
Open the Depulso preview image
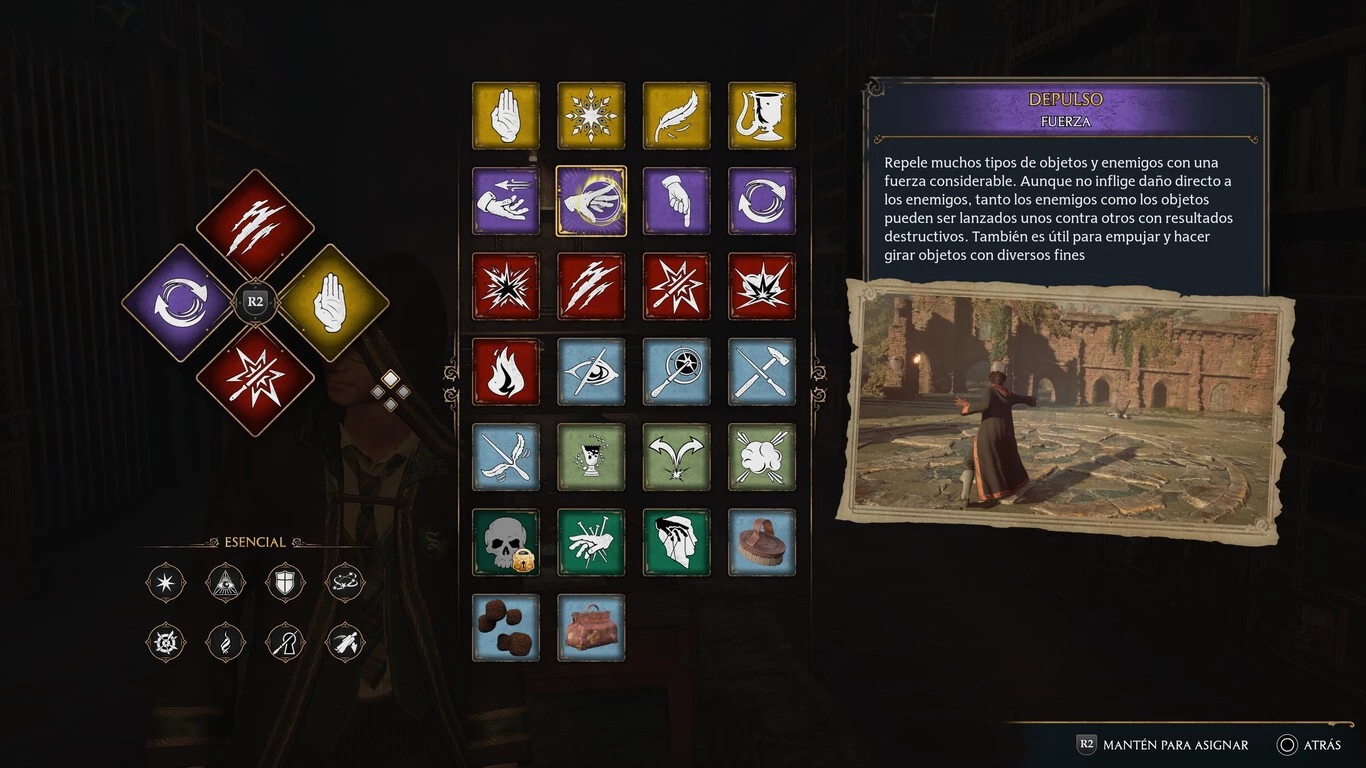click(x=1066, y=410)
